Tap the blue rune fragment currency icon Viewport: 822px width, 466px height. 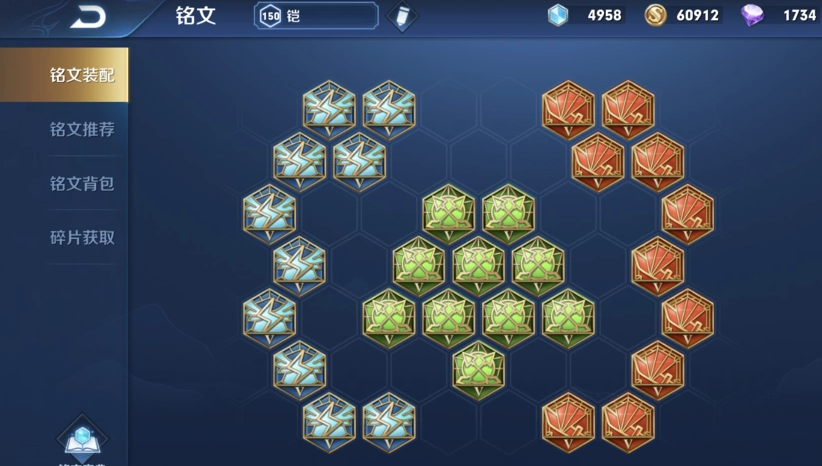pyautogui.click(x=558, y=16)
